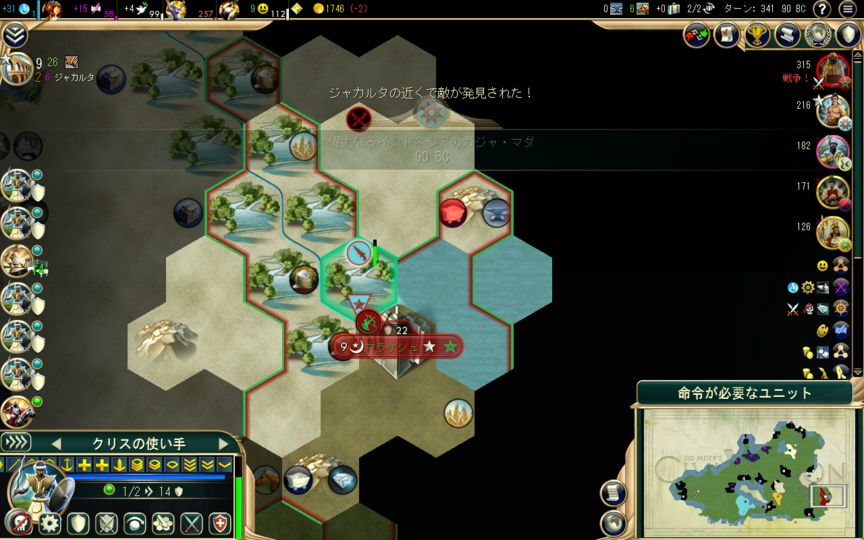Open the Civilopedia question mark help
This screenshot has width=864, height=540.
[822, 9]
